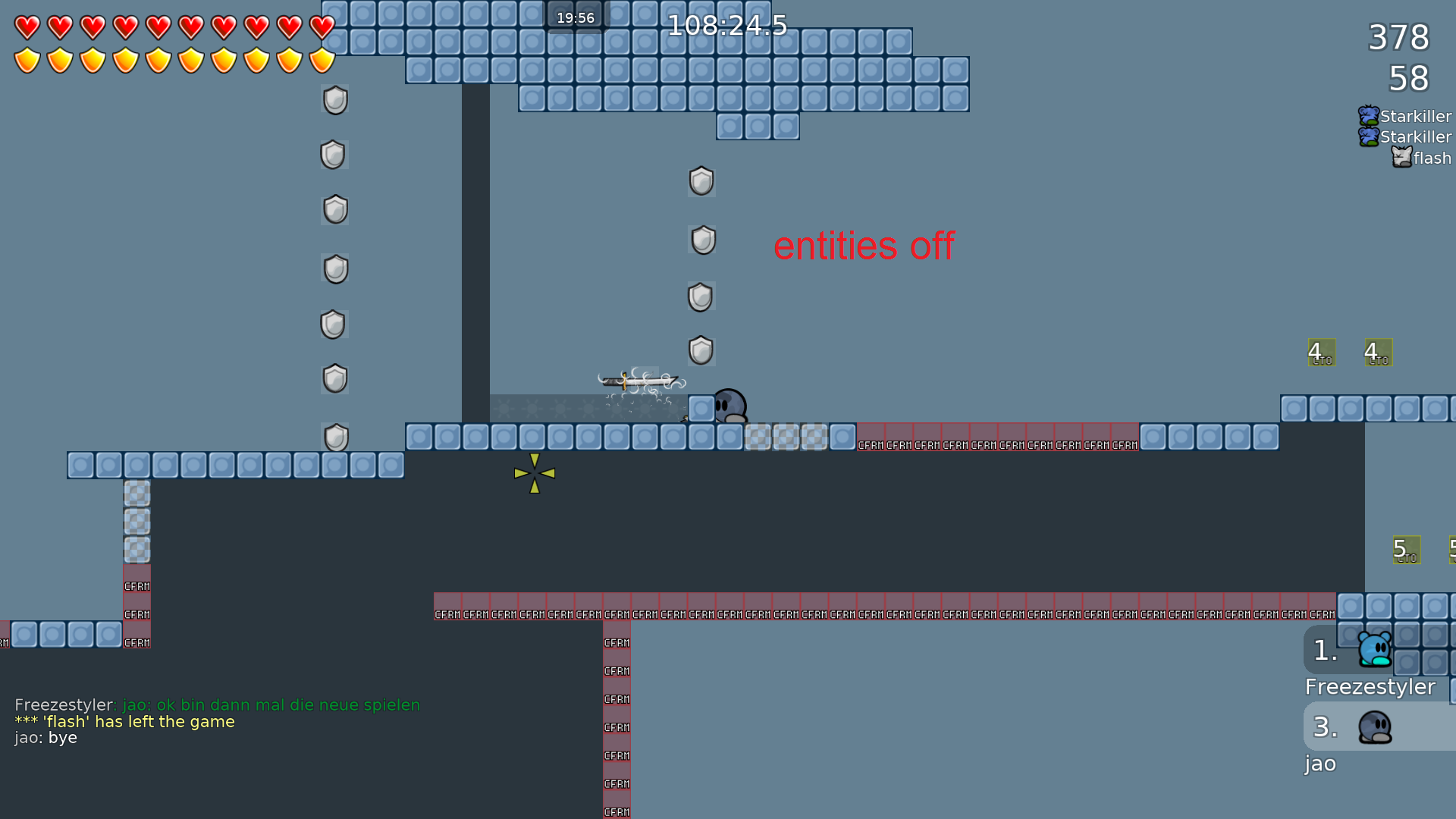The height and width of the screenshot is (819, 1456).
Task: Select the '108:24.5' race timer display
Action: pos(727,25)
